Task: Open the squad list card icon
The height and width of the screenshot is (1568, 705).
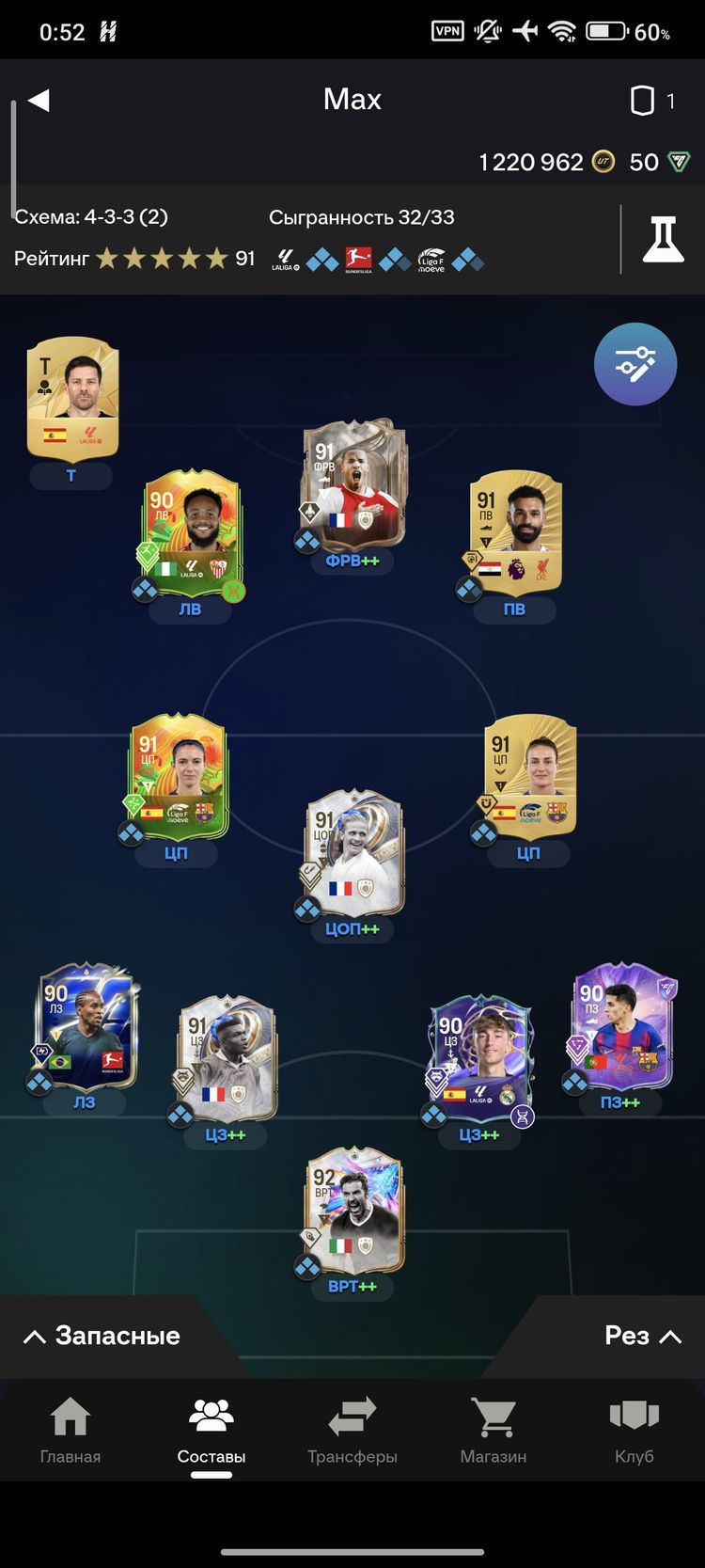Action: (x=642, y=101)
